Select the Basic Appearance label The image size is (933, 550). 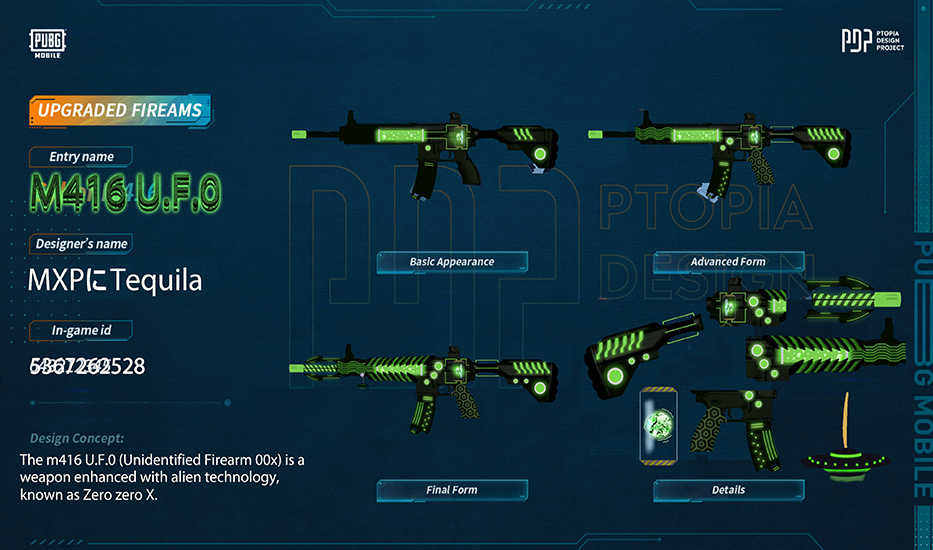452,262
